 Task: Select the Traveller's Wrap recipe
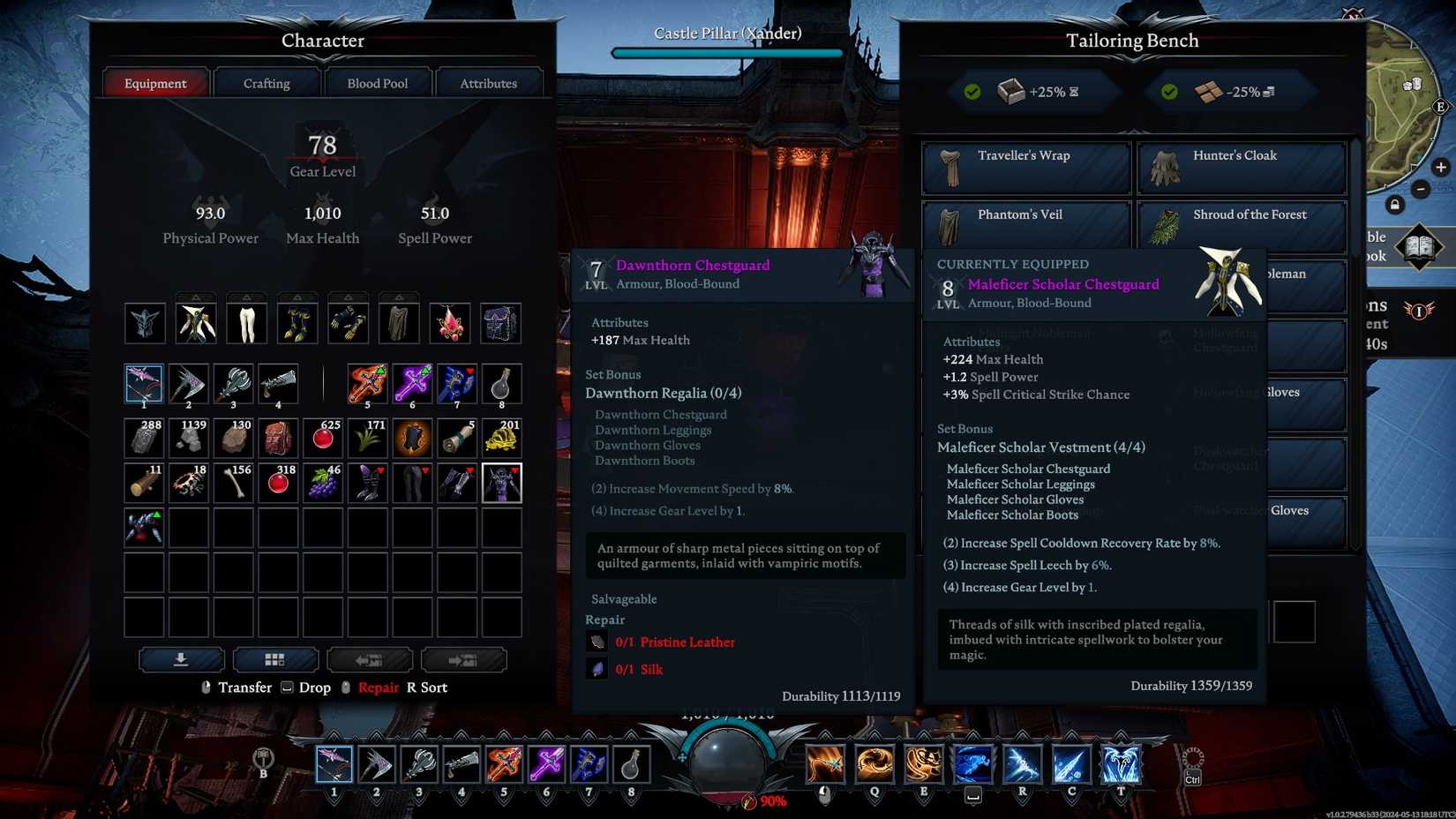coord(1024,168)
